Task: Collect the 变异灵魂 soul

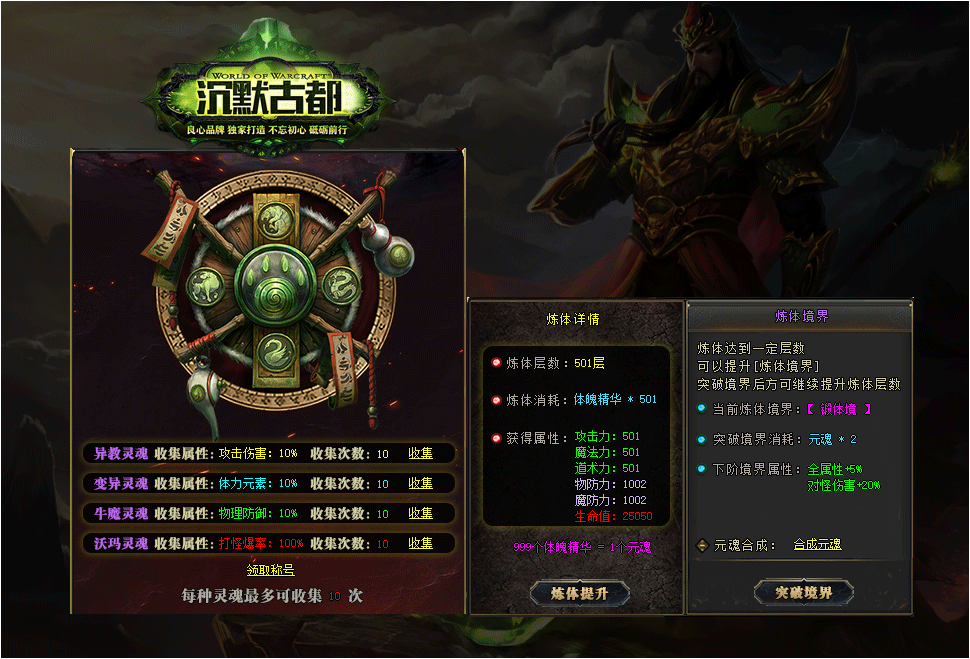Action: click(x=420, y=483)
